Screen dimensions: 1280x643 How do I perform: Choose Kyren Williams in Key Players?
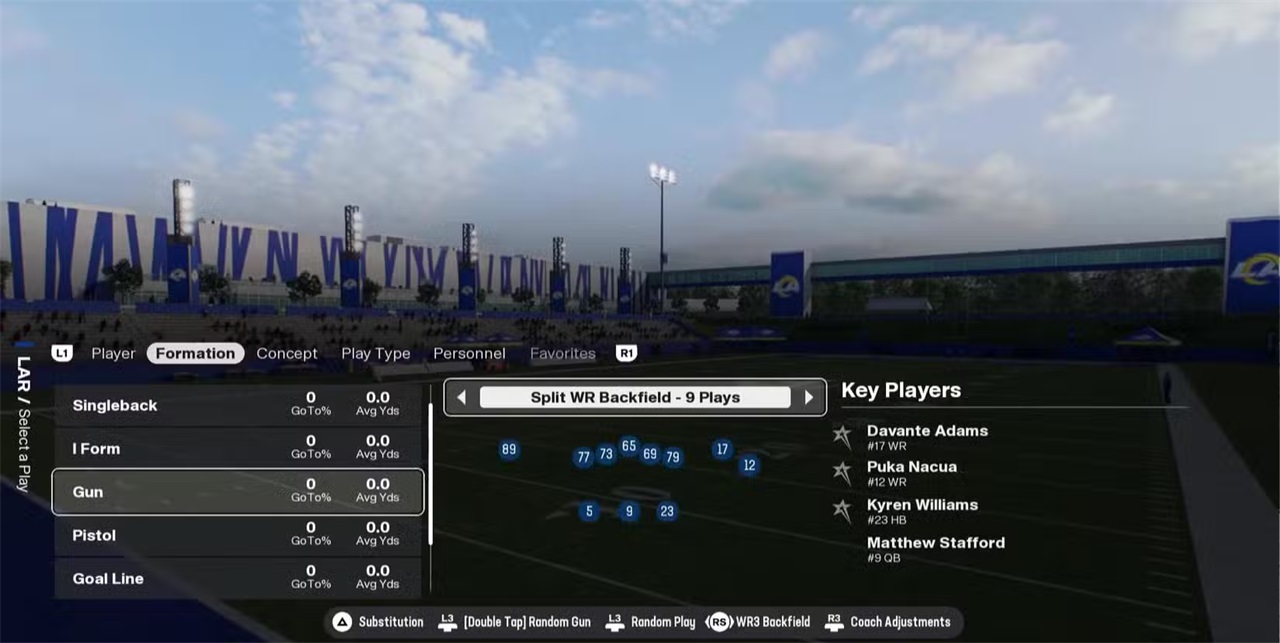pyautogui.click(x=921, y=510)
